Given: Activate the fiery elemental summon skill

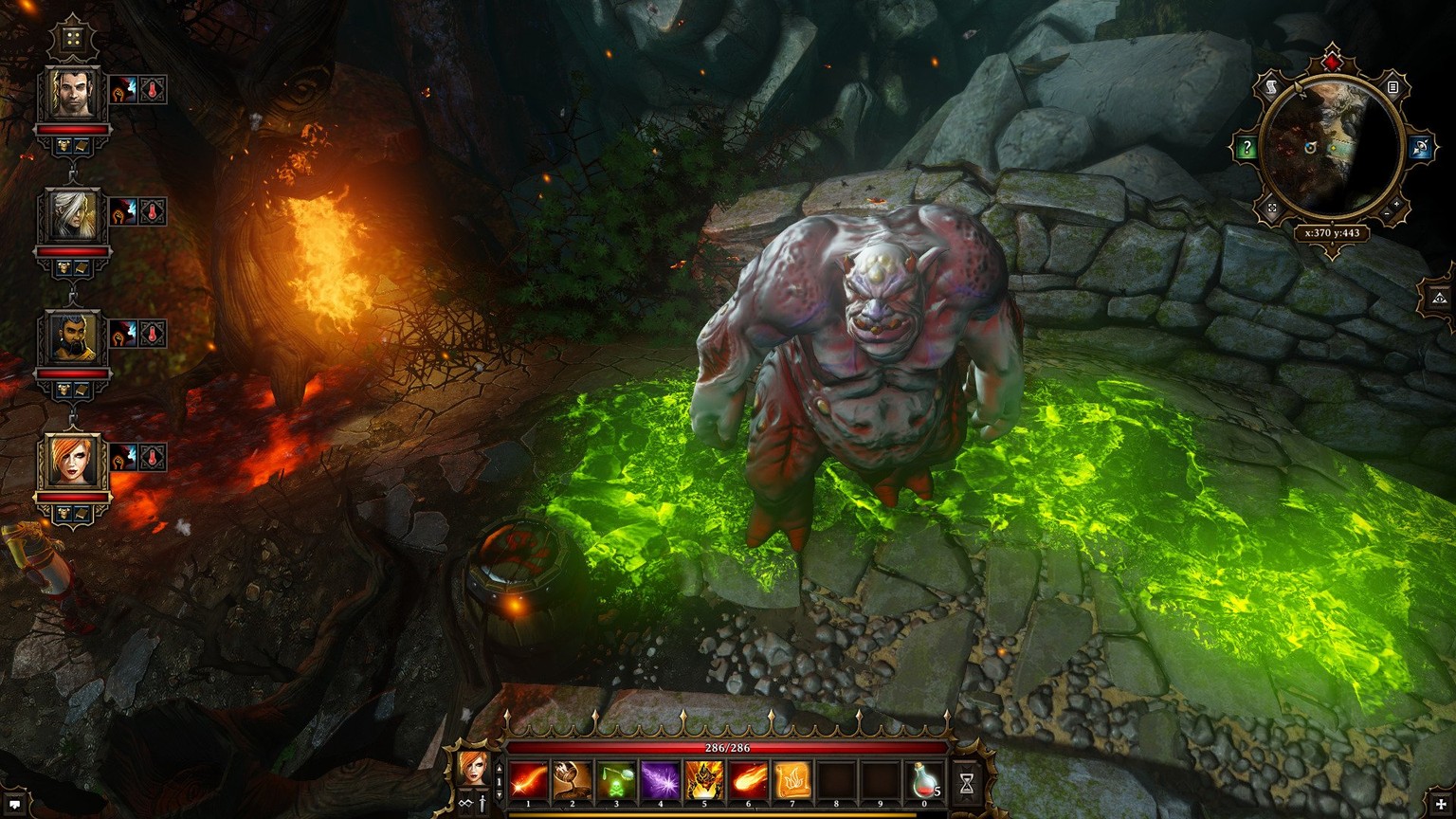Looking at the screenshot, I should pyautogui.click(x=704, y=780).
